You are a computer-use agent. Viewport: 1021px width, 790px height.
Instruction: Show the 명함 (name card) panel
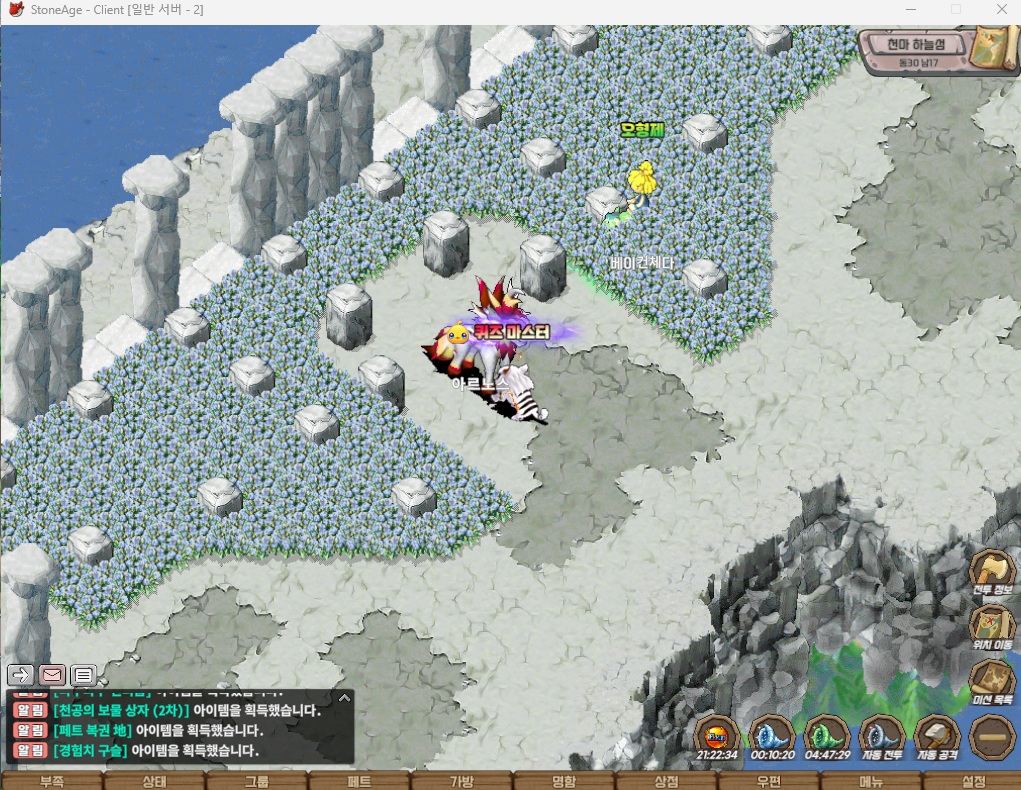[x=563, y=780]
